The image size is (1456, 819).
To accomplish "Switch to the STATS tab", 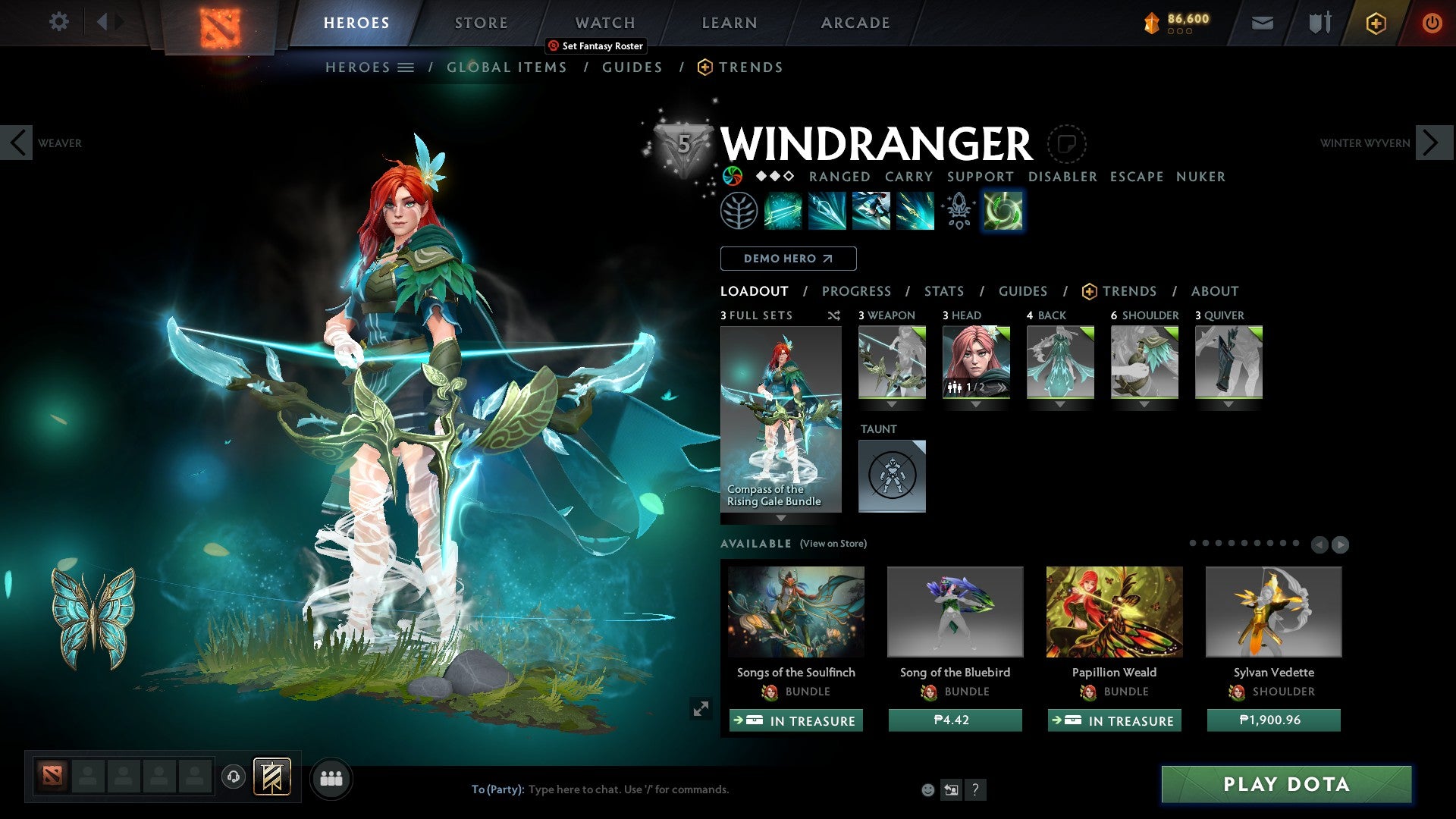I will (943, 291).
